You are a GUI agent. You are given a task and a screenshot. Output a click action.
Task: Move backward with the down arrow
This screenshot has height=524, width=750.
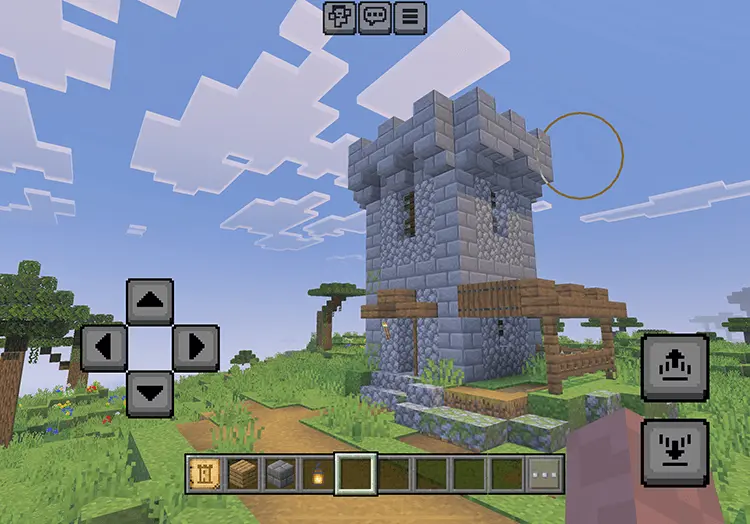click(150, 393)
